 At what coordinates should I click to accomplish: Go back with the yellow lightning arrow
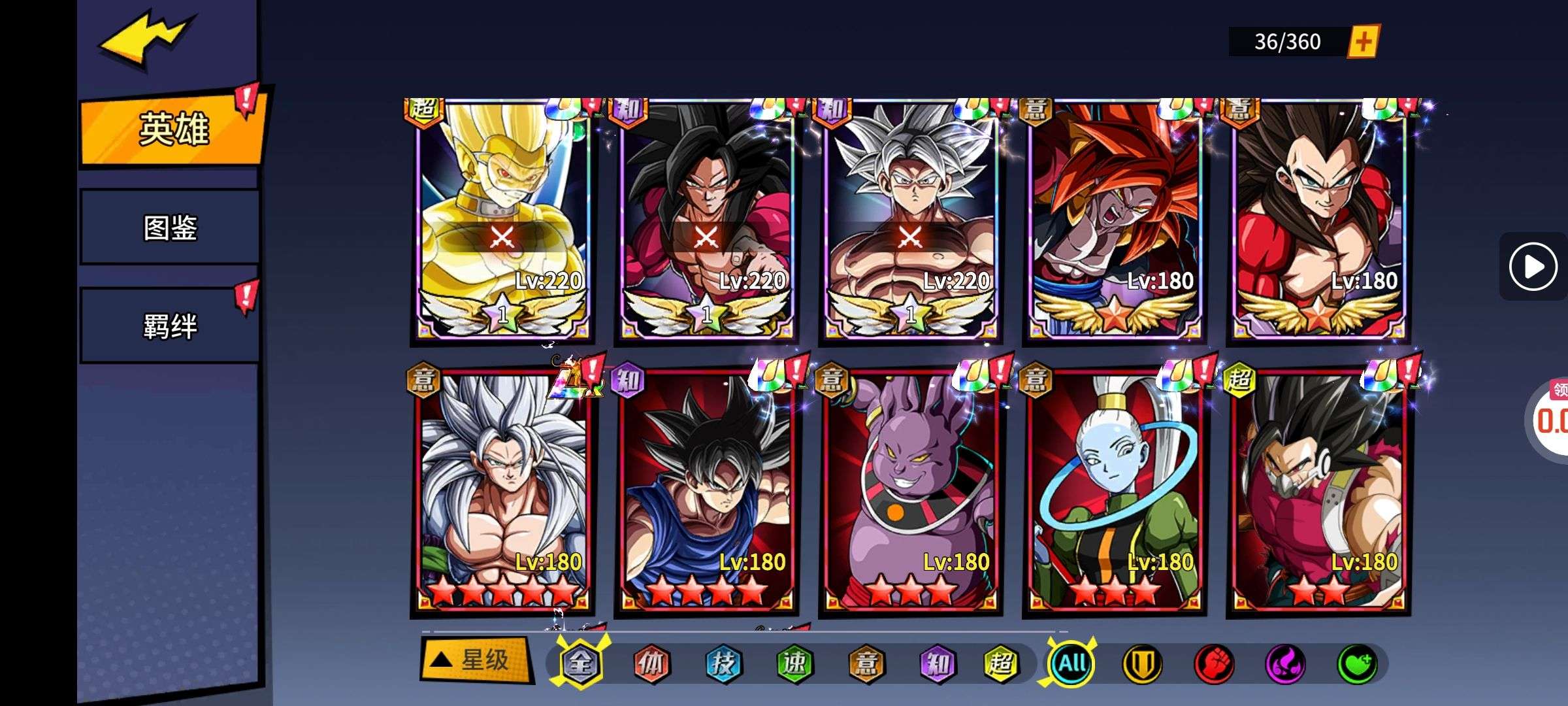(147, 38)
